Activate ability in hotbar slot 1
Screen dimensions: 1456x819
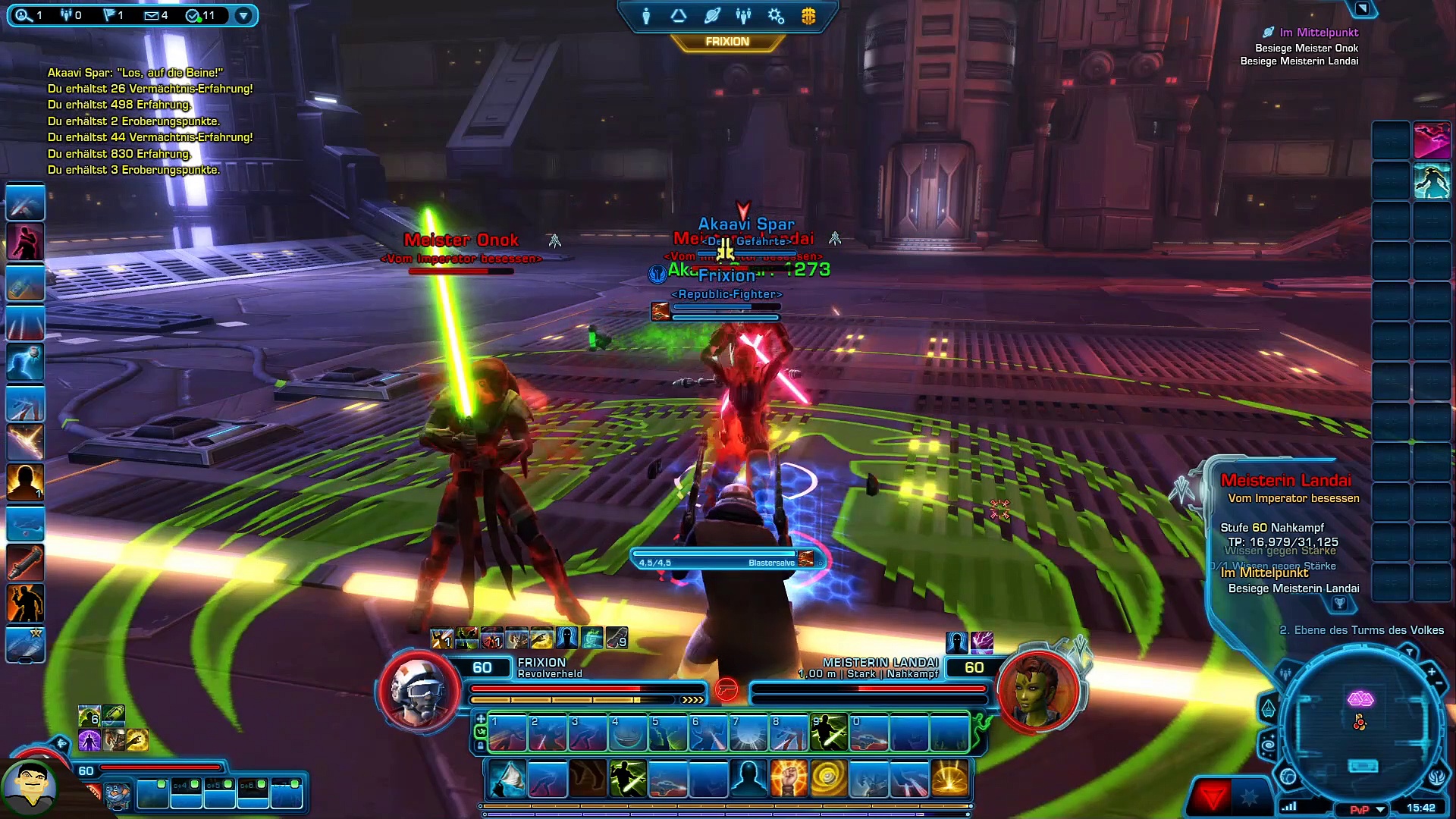coord(507,733)
